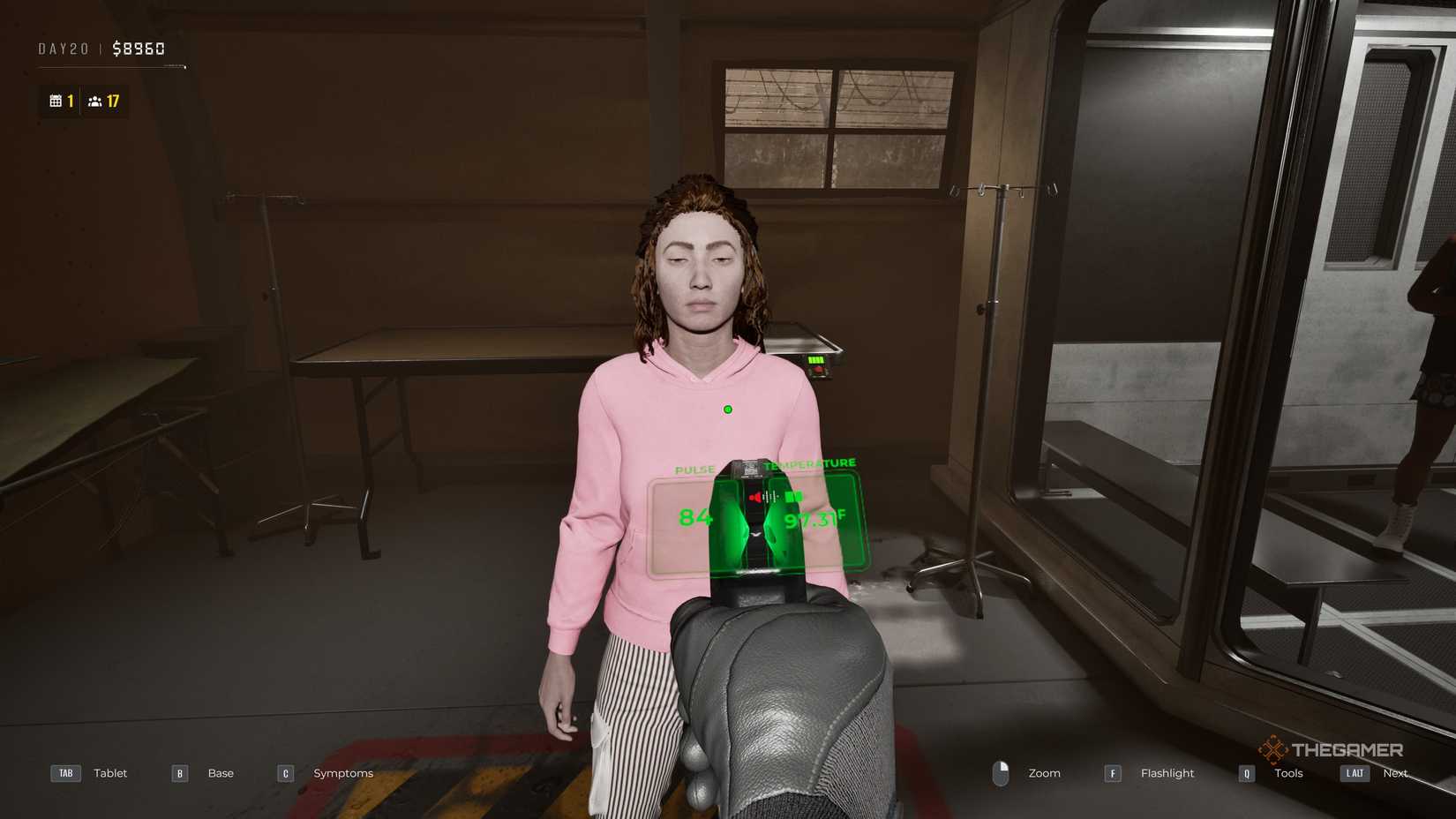Screen dimensions: 1456x819
Task: Open the Base screen via its label
Action: click(x=221, y=772)
